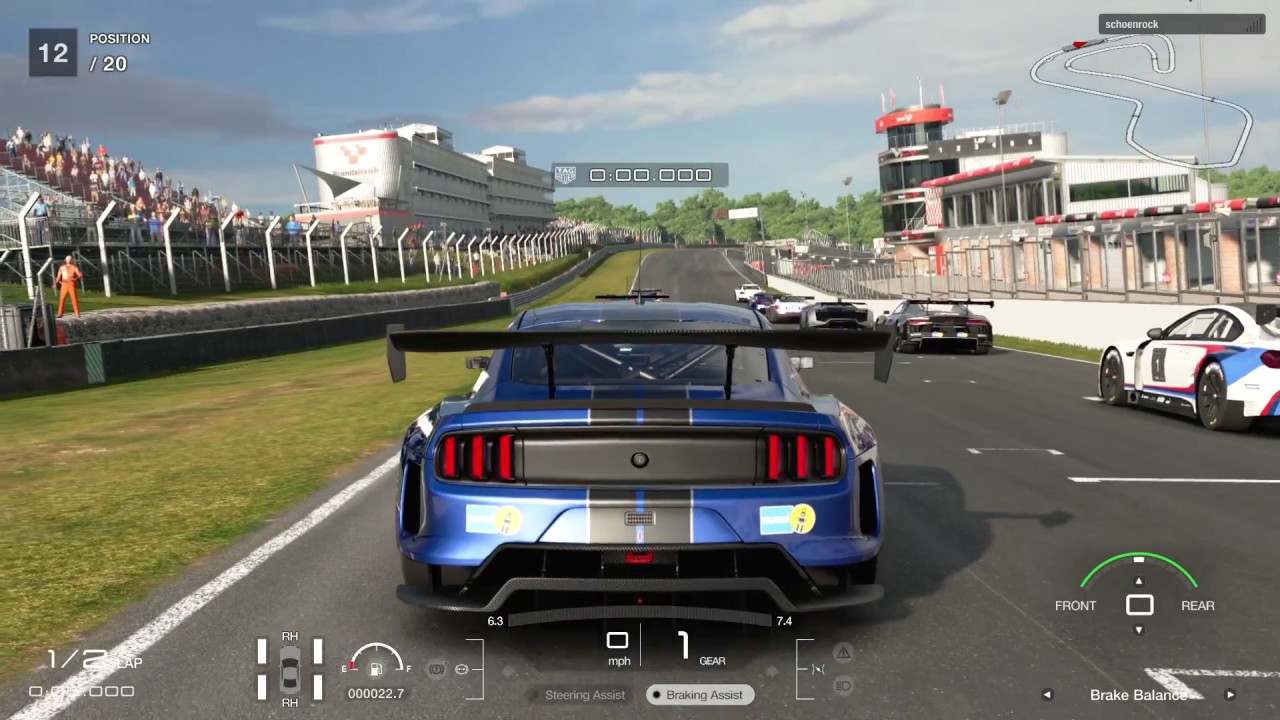Toggle the Braking Assist indicator

[x=699, y=694]
